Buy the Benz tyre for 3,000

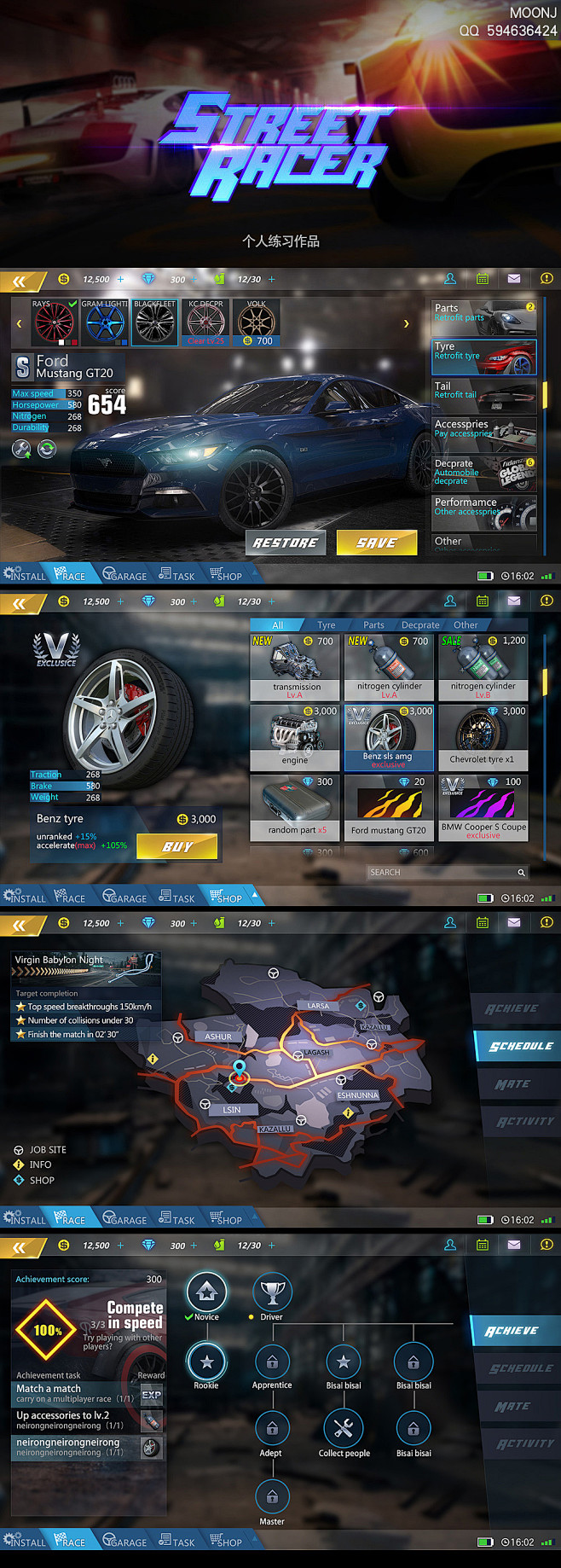click(x=177, y=846)
